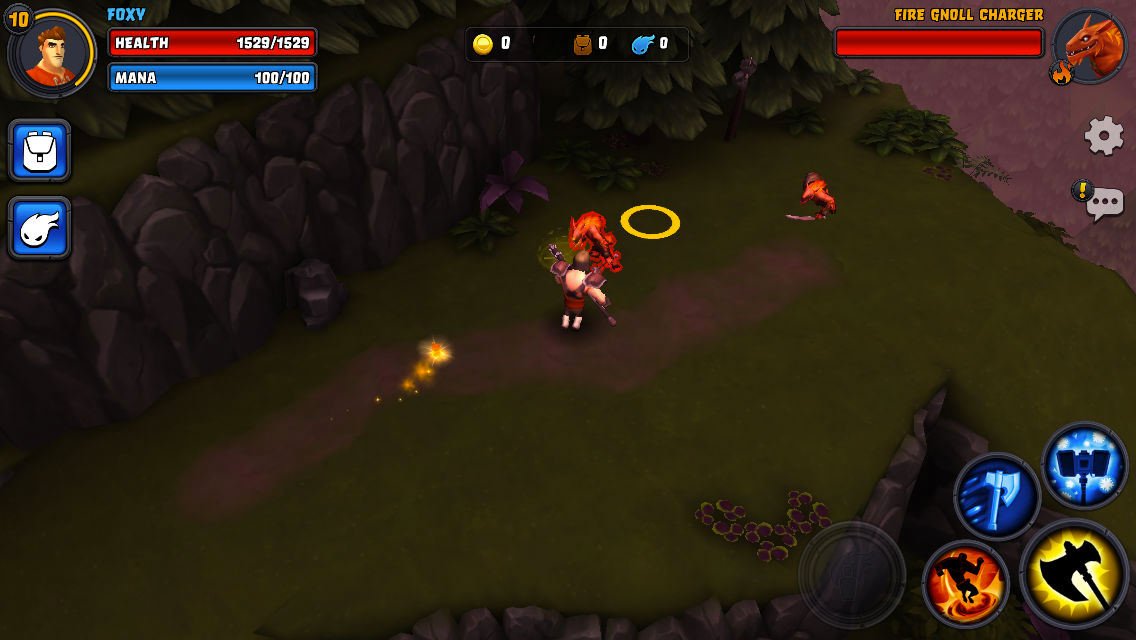Open Foxy's character portrait
1136x640 pixels.
[51, 52]
